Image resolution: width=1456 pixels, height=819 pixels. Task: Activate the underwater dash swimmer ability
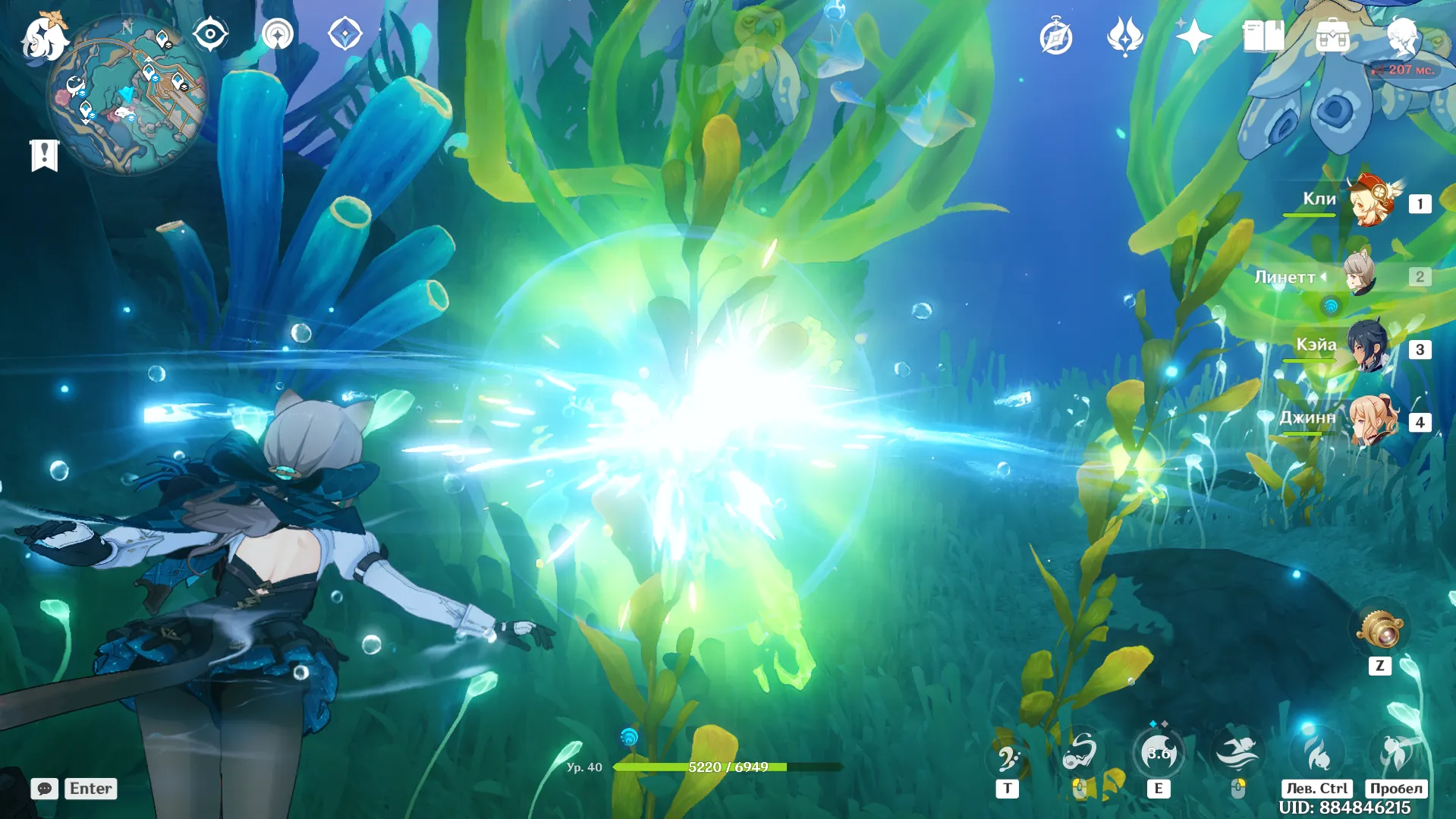[x=1237, y=753]
